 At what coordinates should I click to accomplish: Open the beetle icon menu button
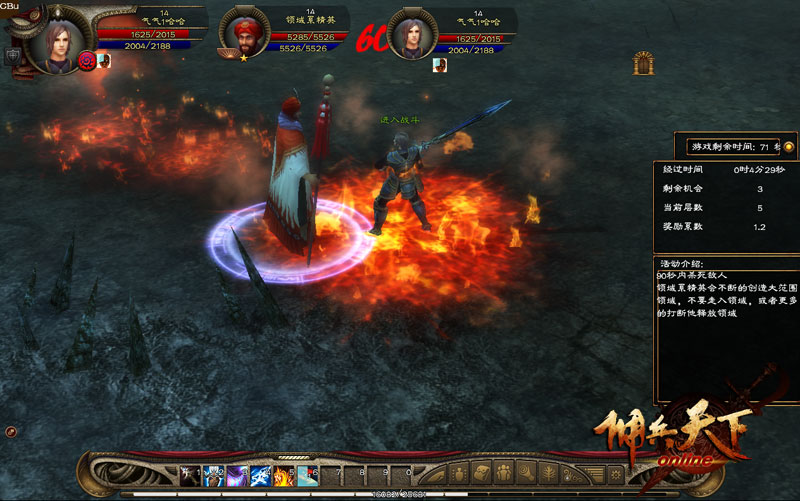click(459, 471)
